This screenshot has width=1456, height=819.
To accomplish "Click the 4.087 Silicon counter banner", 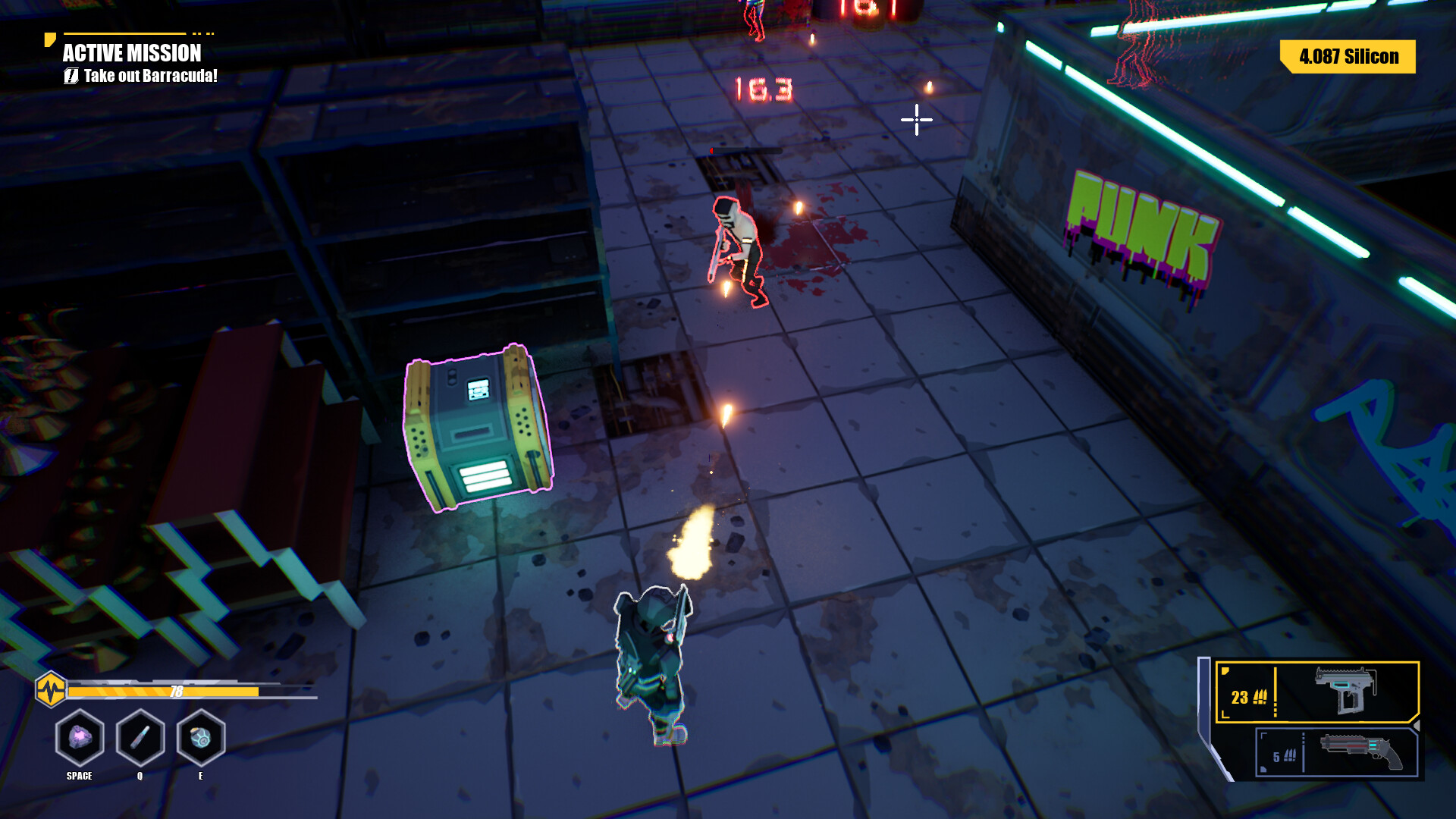I will (x=1348, y=56).
